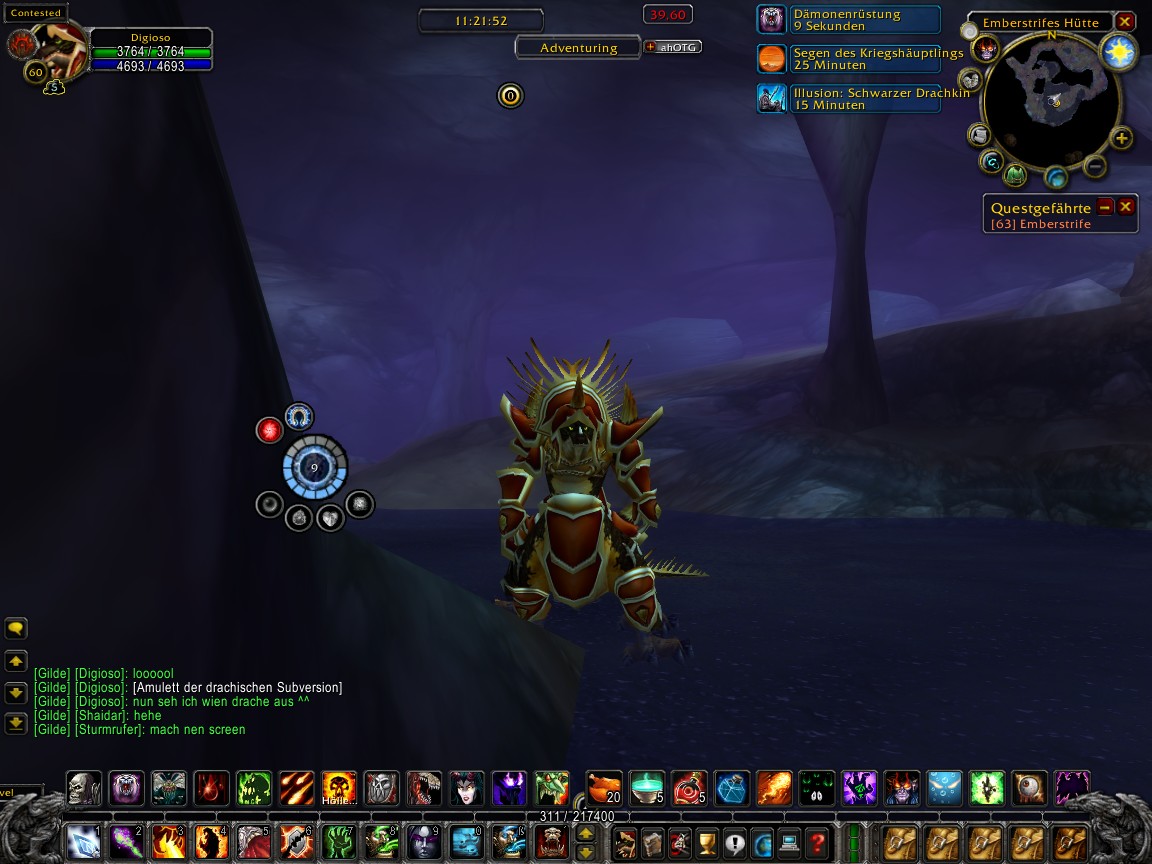The height and width of the screenshot is (864, 1152).
Task: Open the Adventuring status dropdown
Action: coord(578,47)
